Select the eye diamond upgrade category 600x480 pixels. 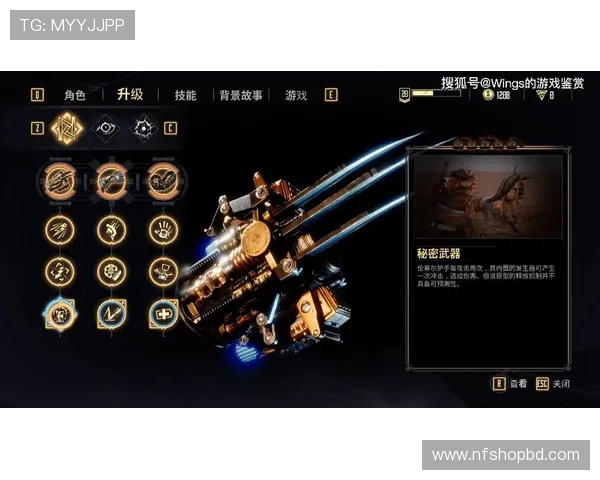pyautogui.click(x=105, y=128)
